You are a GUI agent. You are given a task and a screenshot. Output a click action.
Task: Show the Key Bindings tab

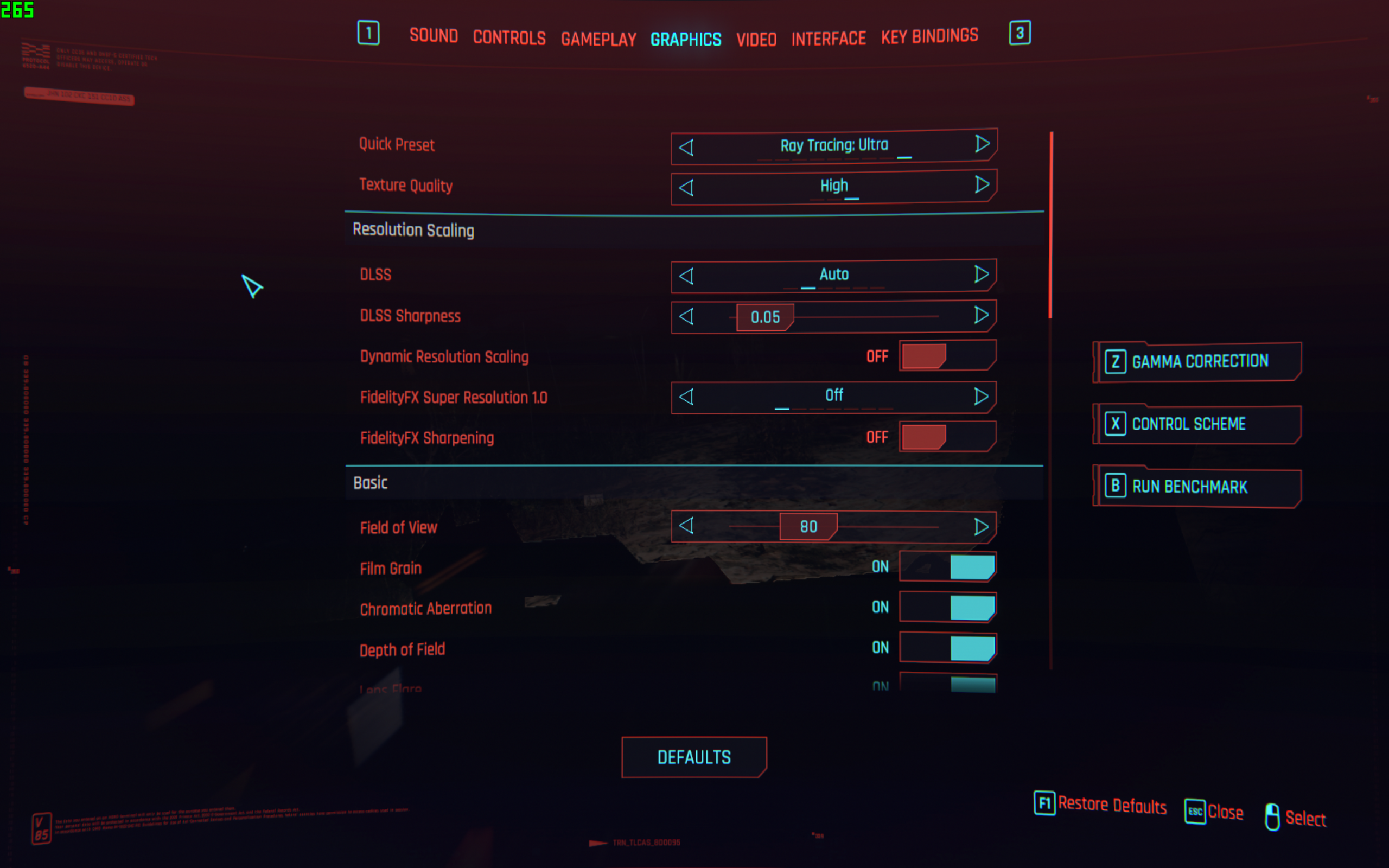(x=929, y=36)
